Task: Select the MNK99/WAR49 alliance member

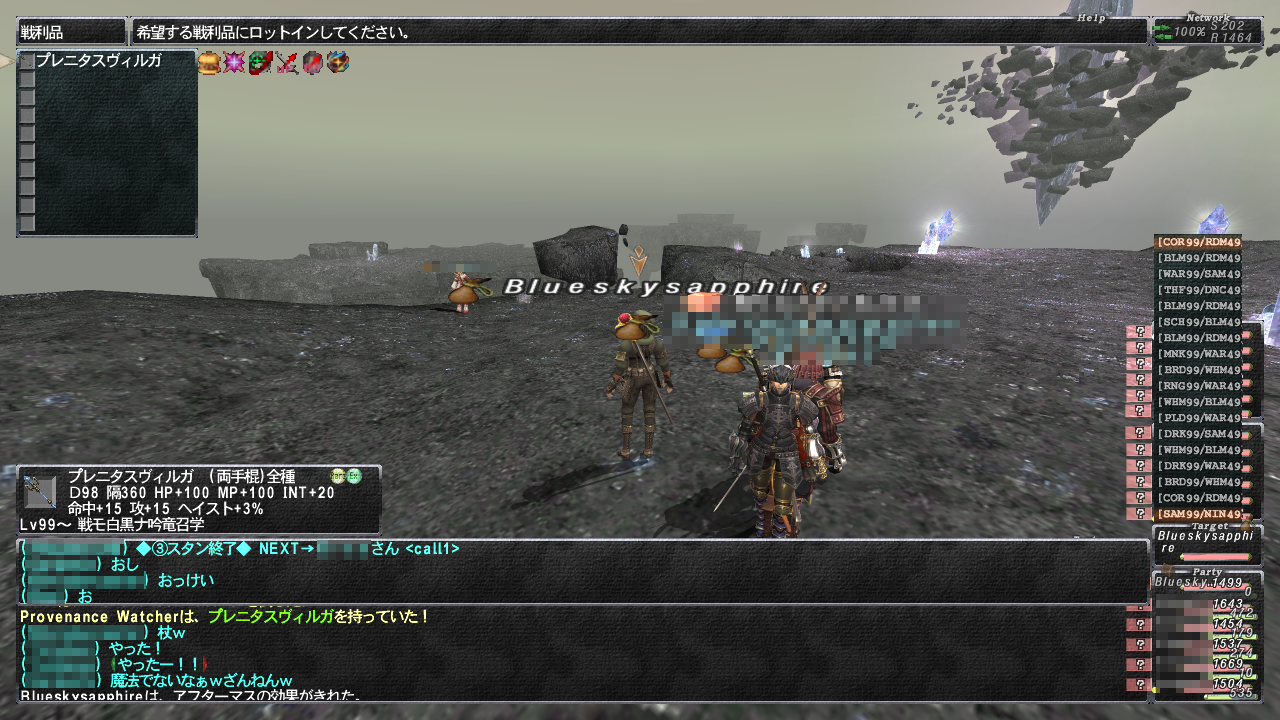Action: 1199,354
